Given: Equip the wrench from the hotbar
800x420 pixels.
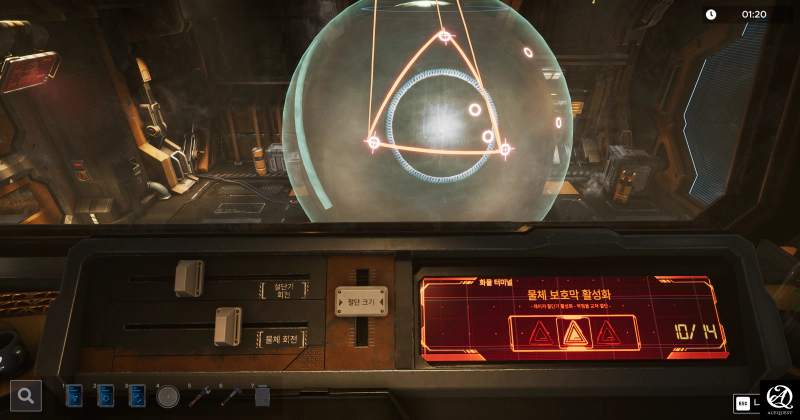Looking at the screenshot, I should [199, 396].
